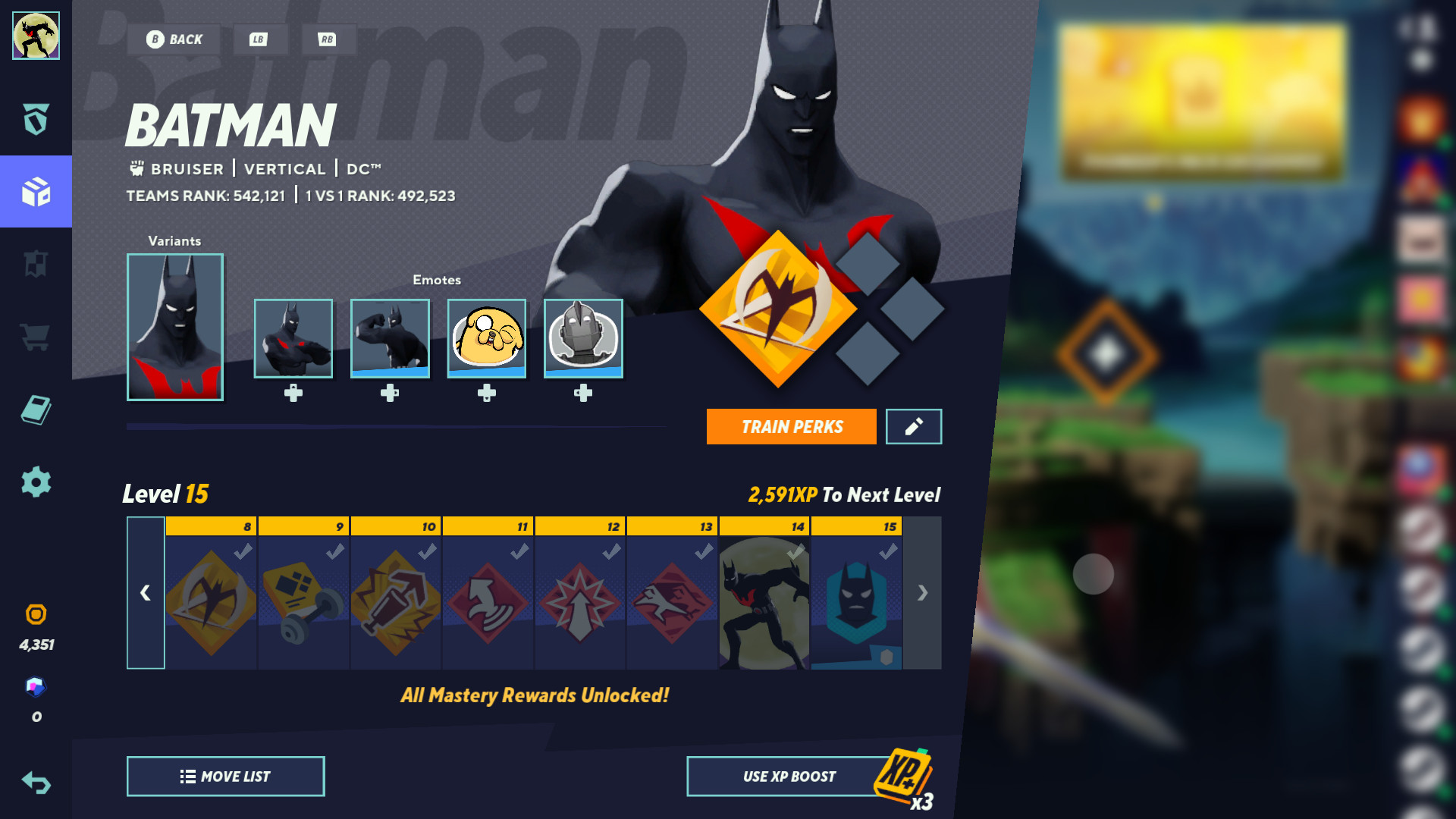This screenshot has height=819, width=1456.
Task: Open the Guide book icon
Action: [36, 408]
